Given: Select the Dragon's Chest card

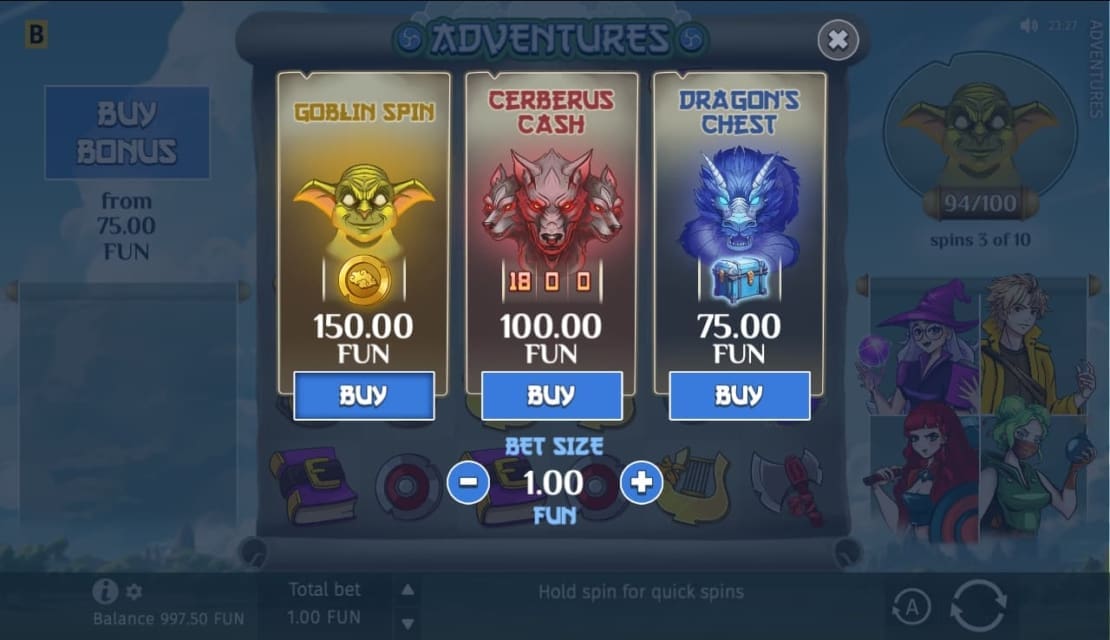Looking at the screenshot, I should 739,220.
